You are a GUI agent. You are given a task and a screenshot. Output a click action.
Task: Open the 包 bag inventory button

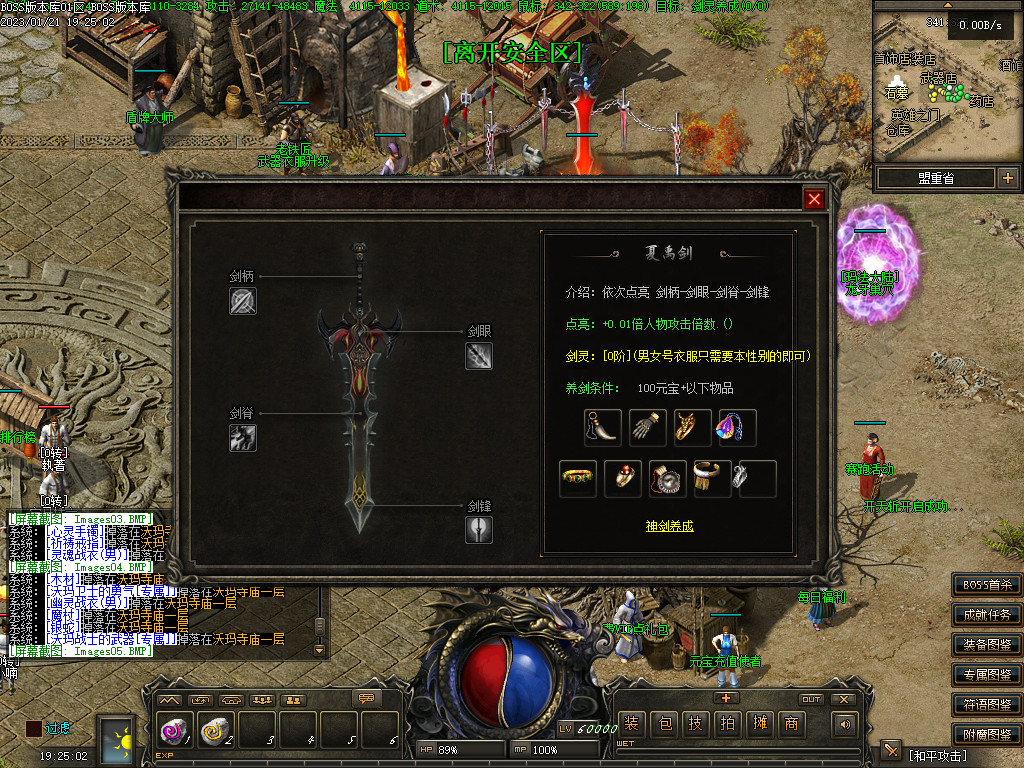[663, 724]
